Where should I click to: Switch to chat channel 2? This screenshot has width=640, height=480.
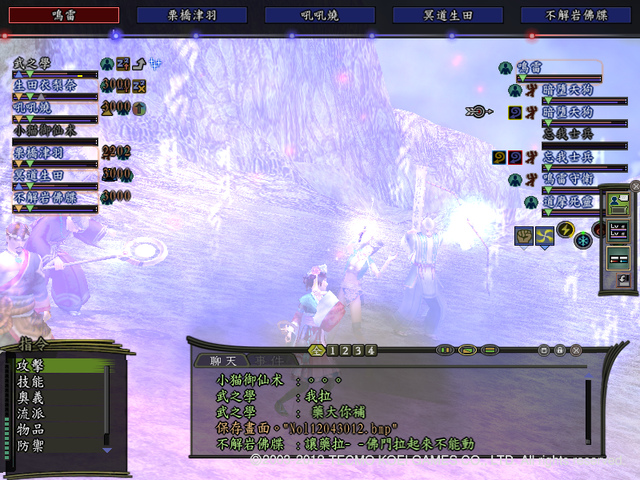click(x=345, y=351)
